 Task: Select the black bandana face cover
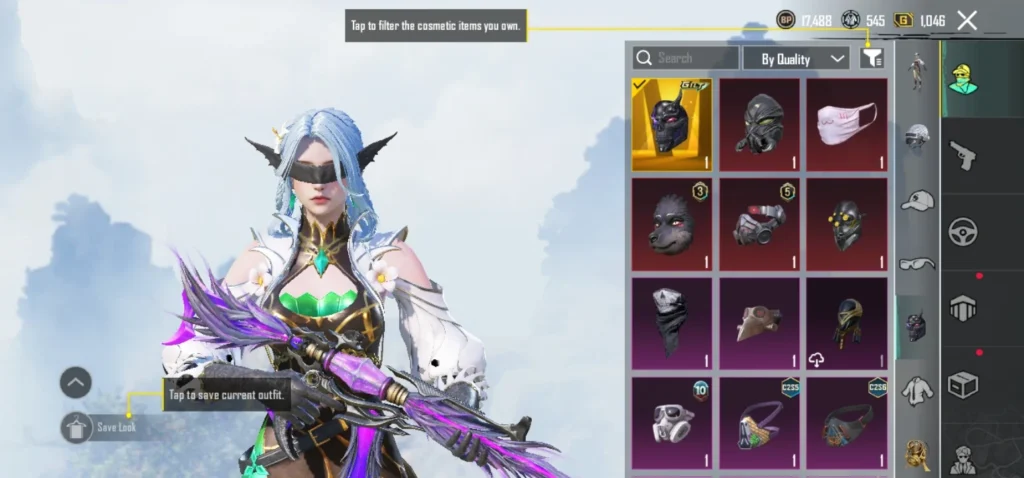[x=672, y=324]
